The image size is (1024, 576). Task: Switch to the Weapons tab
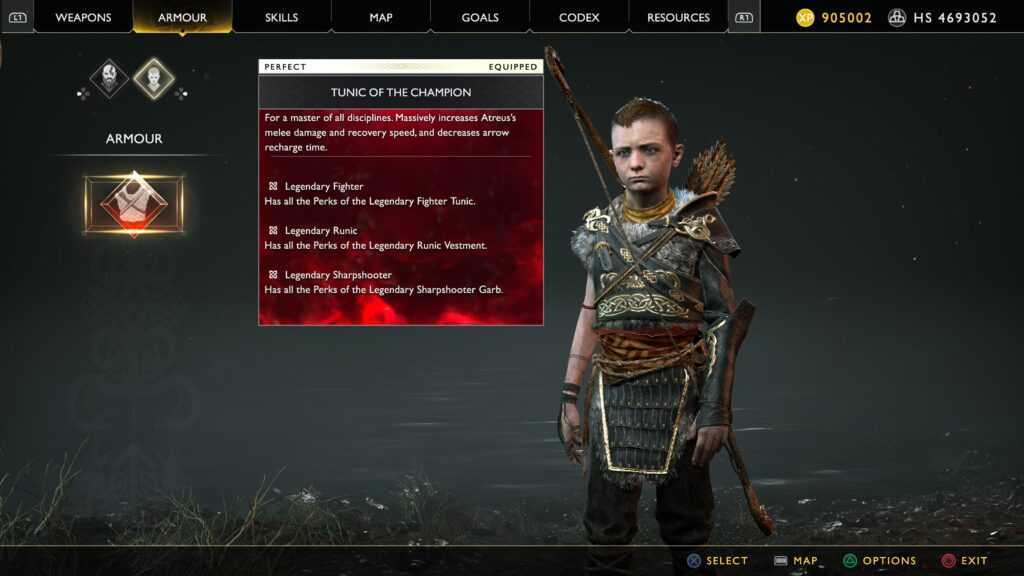coord(83,17)
